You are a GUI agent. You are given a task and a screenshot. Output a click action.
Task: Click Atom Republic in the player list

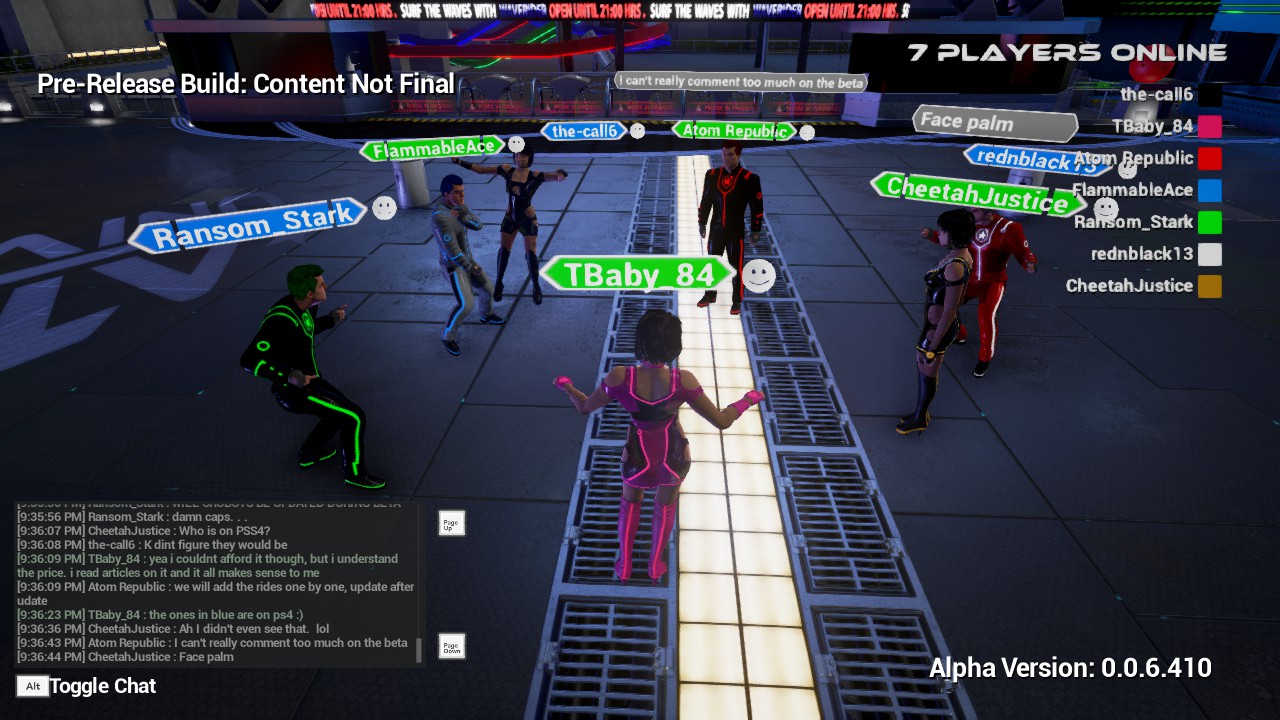tap(1134, 158)
